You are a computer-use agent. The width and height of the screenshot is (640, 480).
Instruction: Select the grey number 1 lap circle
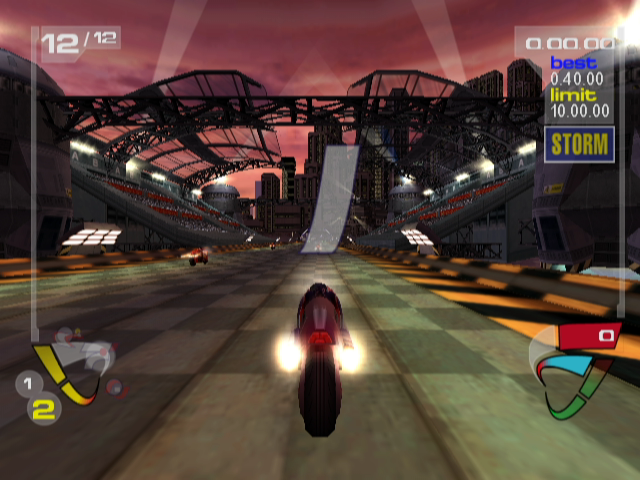29,383
